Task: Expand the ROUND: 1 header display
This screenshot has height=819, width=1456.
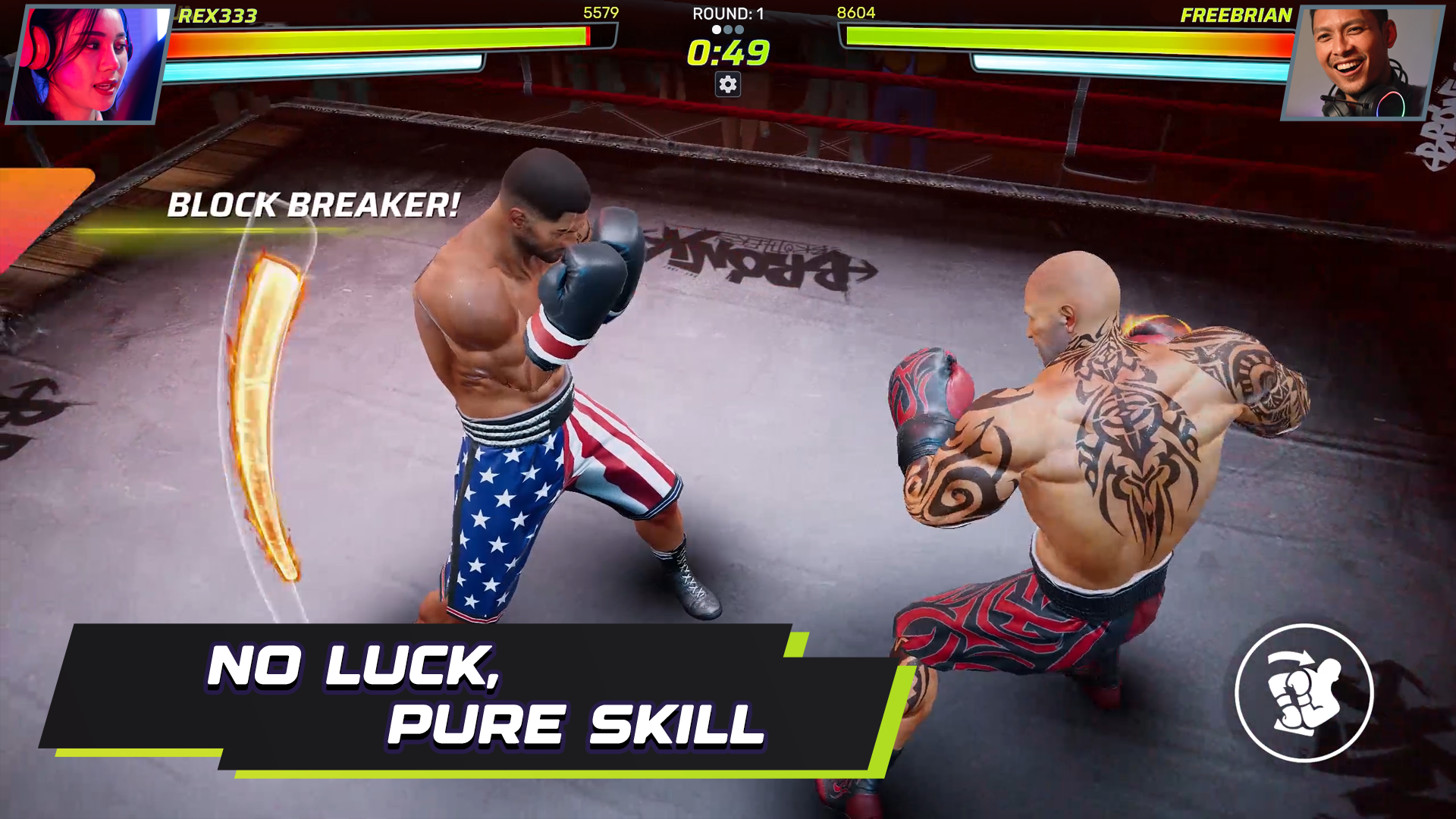Action: click(x=730, y=11)
